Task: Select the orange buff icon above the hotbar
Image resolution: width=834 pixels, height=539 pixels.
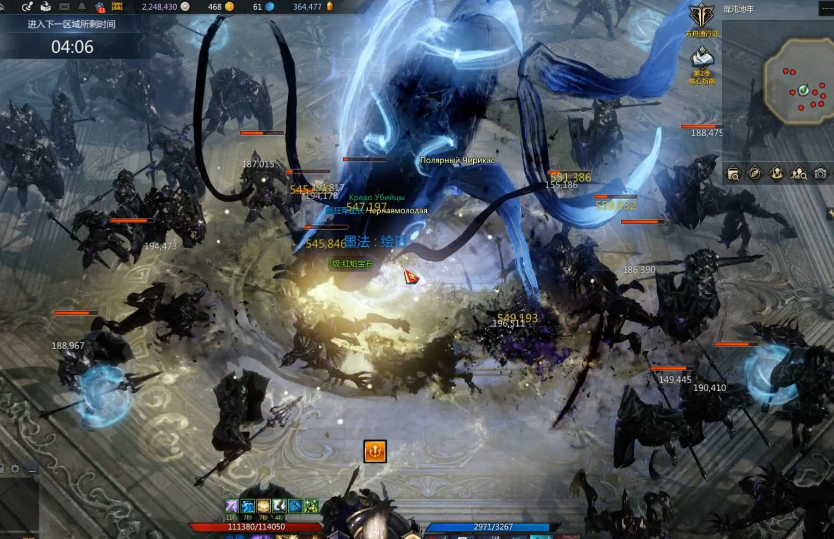Action: coord(375,452)
